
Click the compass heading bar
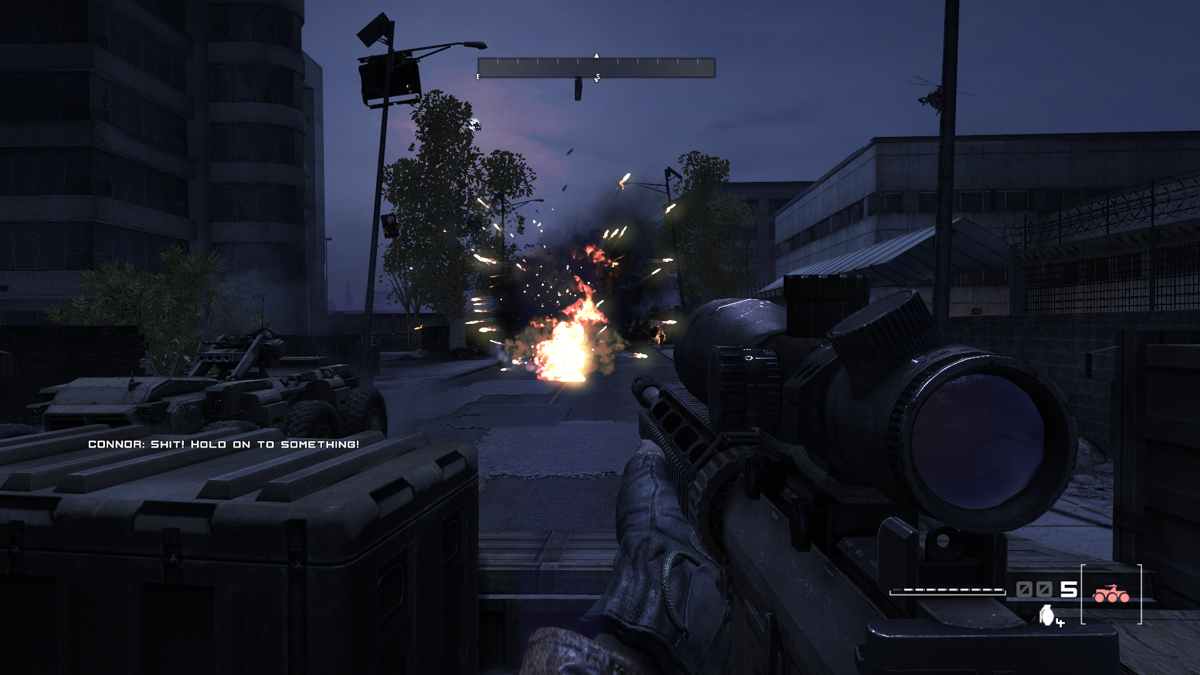(596, 68)
